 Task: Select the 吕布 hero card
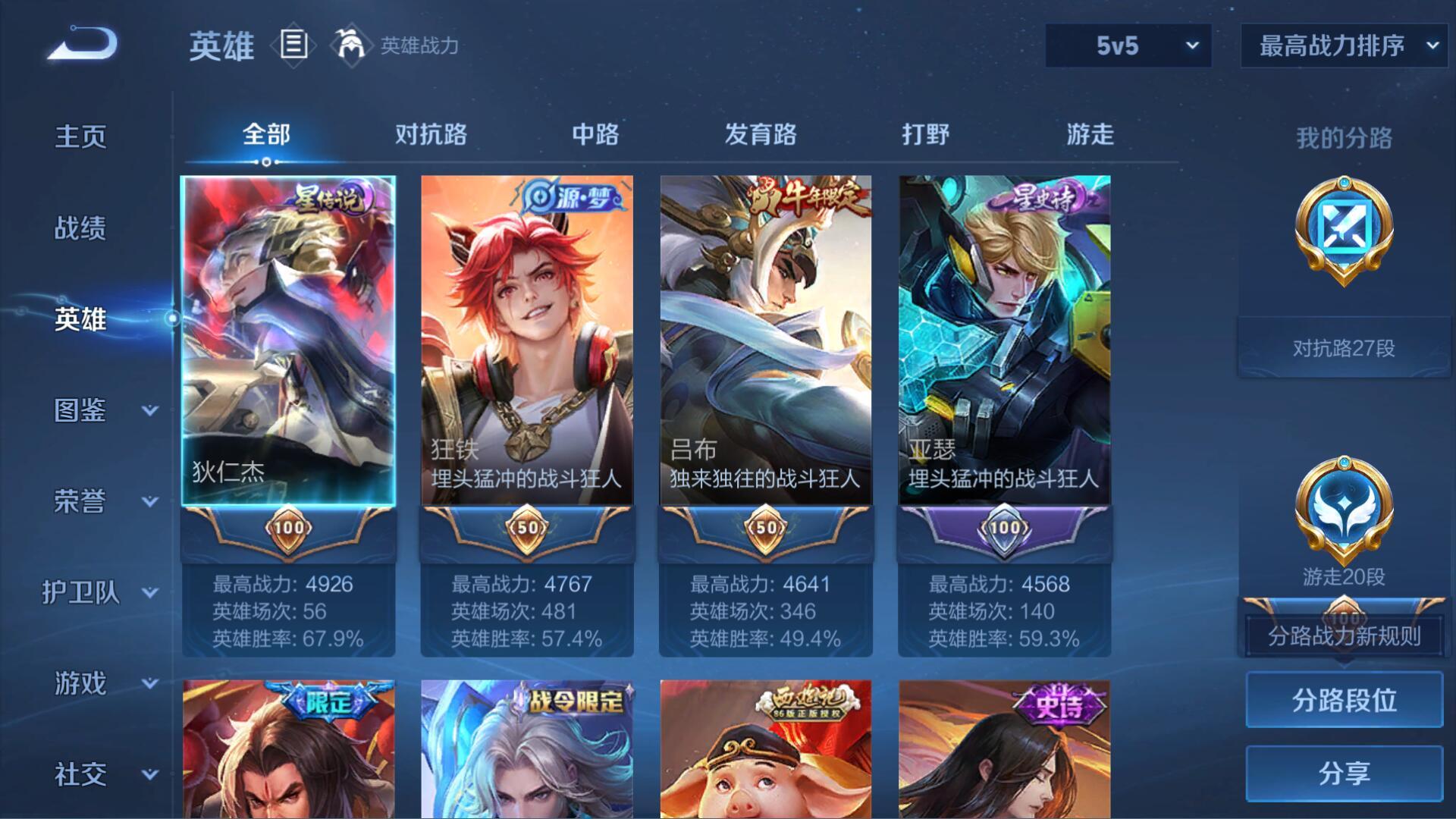coord(766,341)
